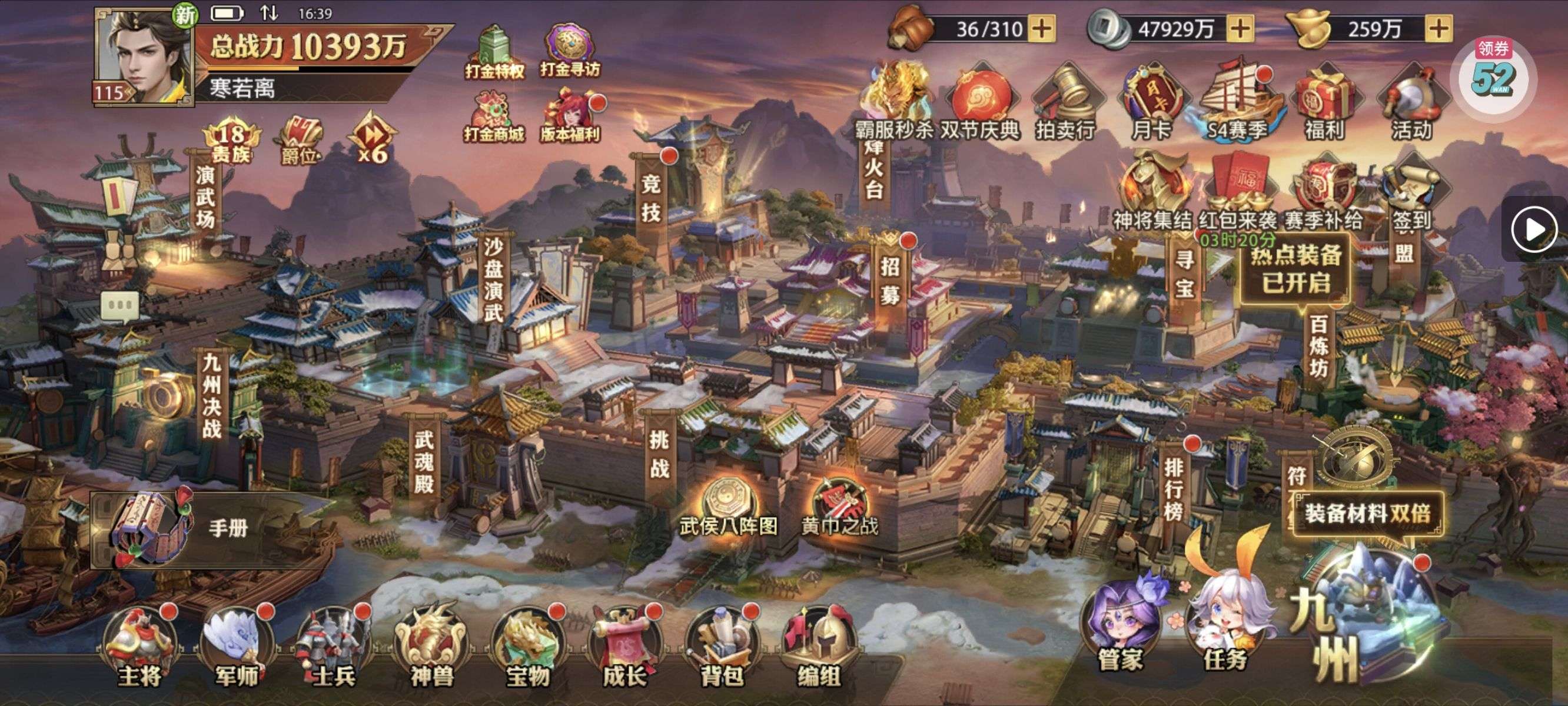Open the player profile portrait

(144, 58)
